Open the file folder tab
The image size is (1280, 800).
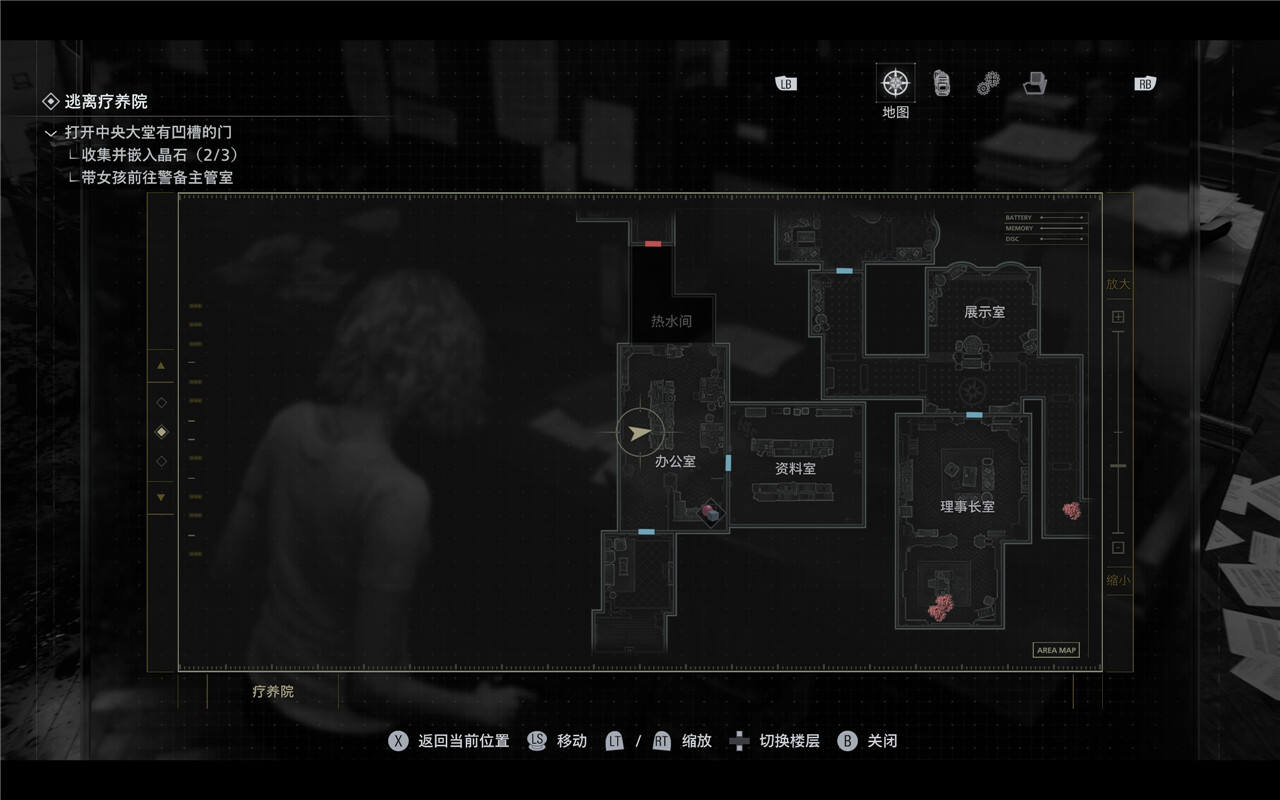pos(1035,83)
